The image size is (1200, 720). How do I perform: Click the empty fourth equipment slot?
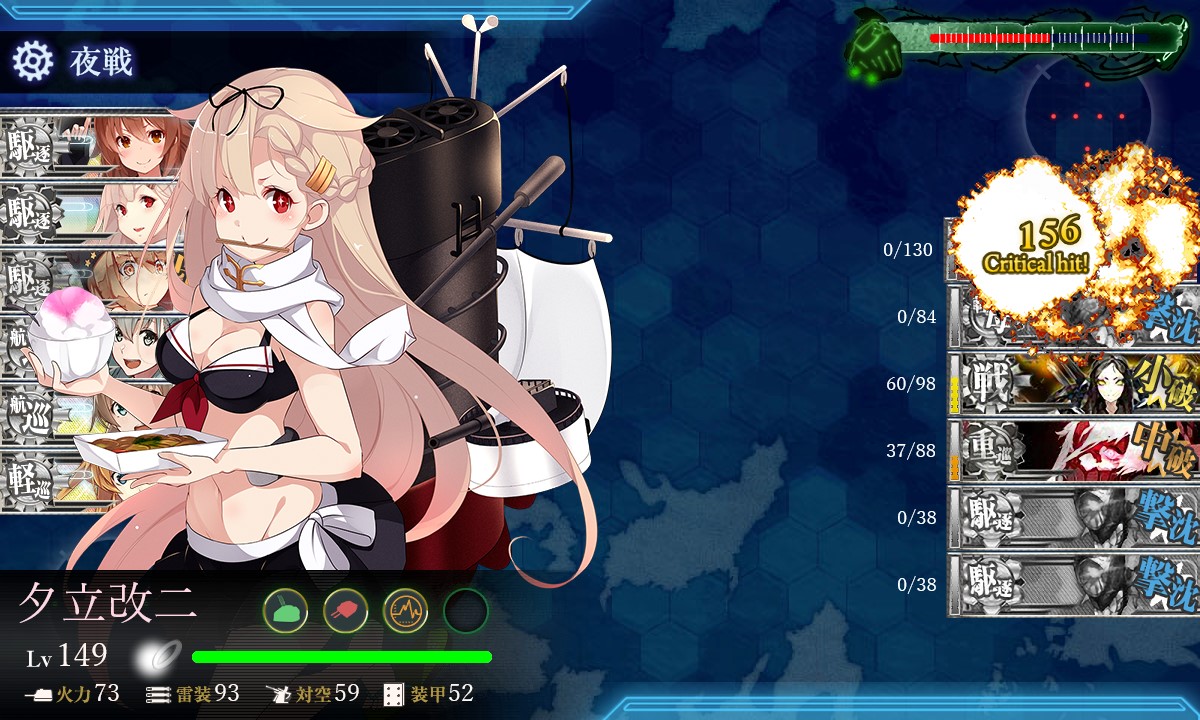[465, 609]
